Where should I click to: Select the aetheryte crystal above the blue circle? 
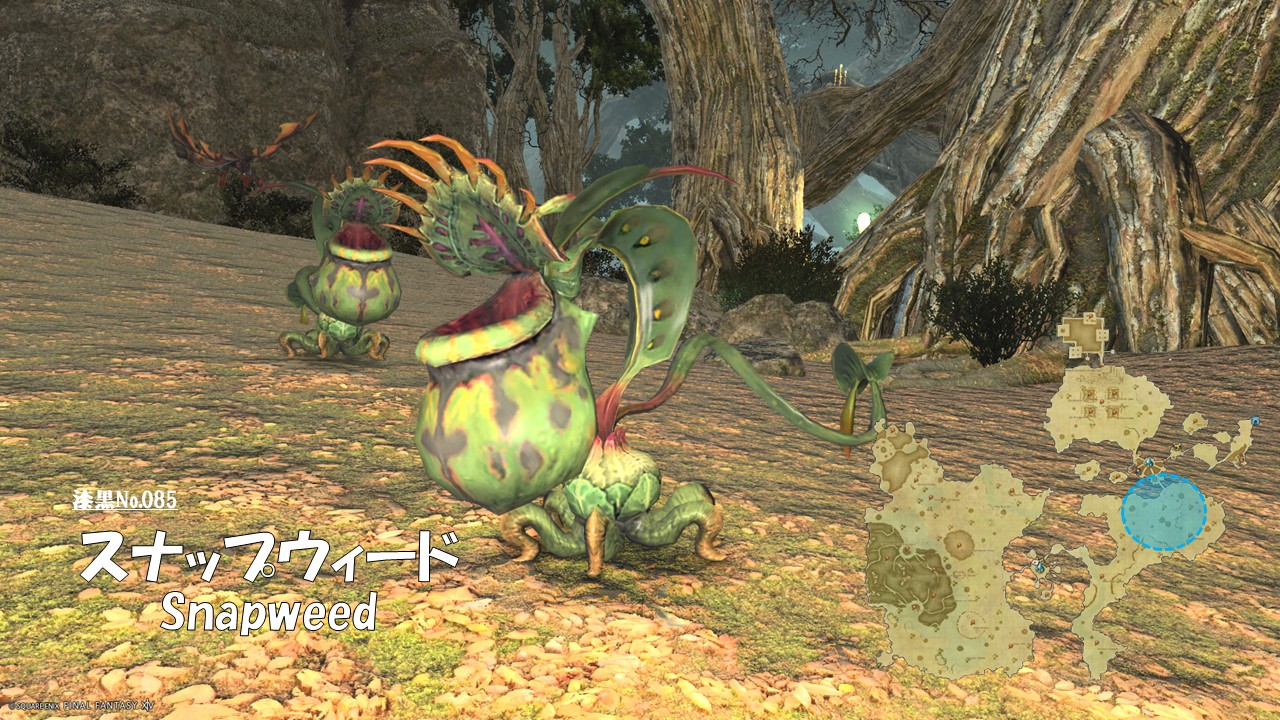tap(1149, 464)
